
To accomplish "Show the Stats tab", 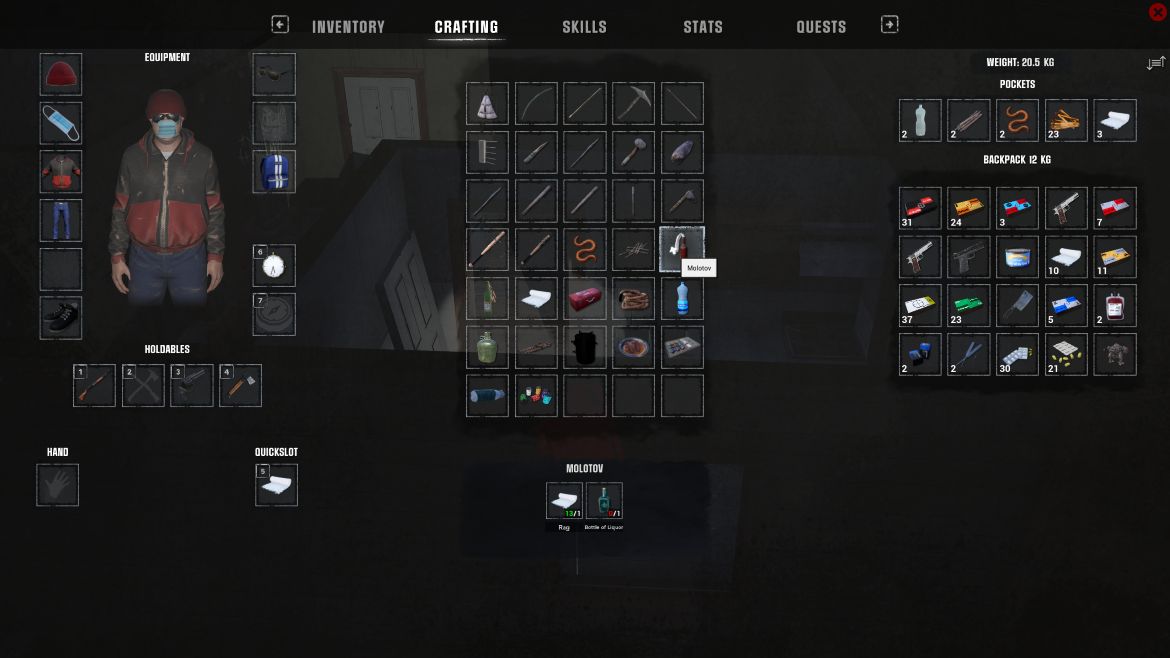I will coord(702,27).
